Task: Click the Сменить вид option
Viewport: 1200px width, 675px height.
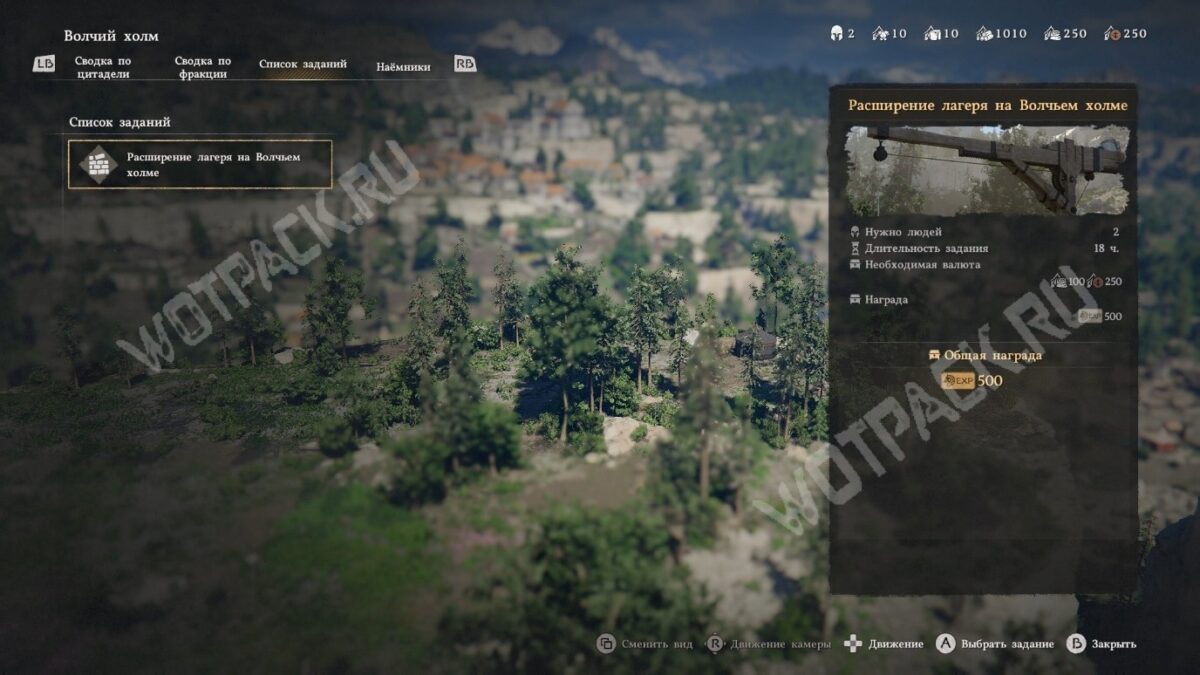Action: (x=645, y=644)
